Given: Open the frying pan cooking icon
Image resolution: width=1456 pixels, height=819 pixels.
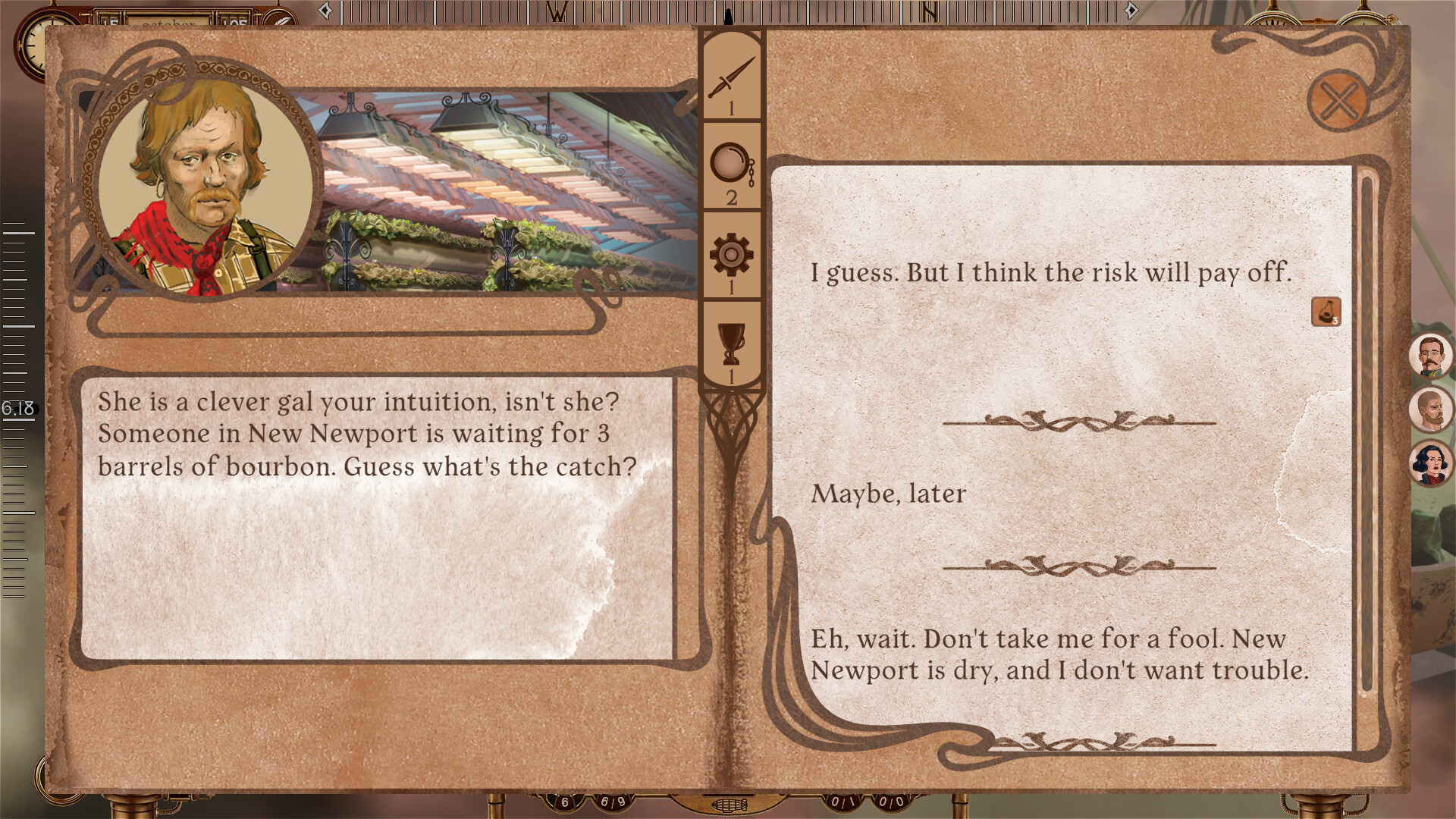Looking at the screenshot, I should click(730, 162).
